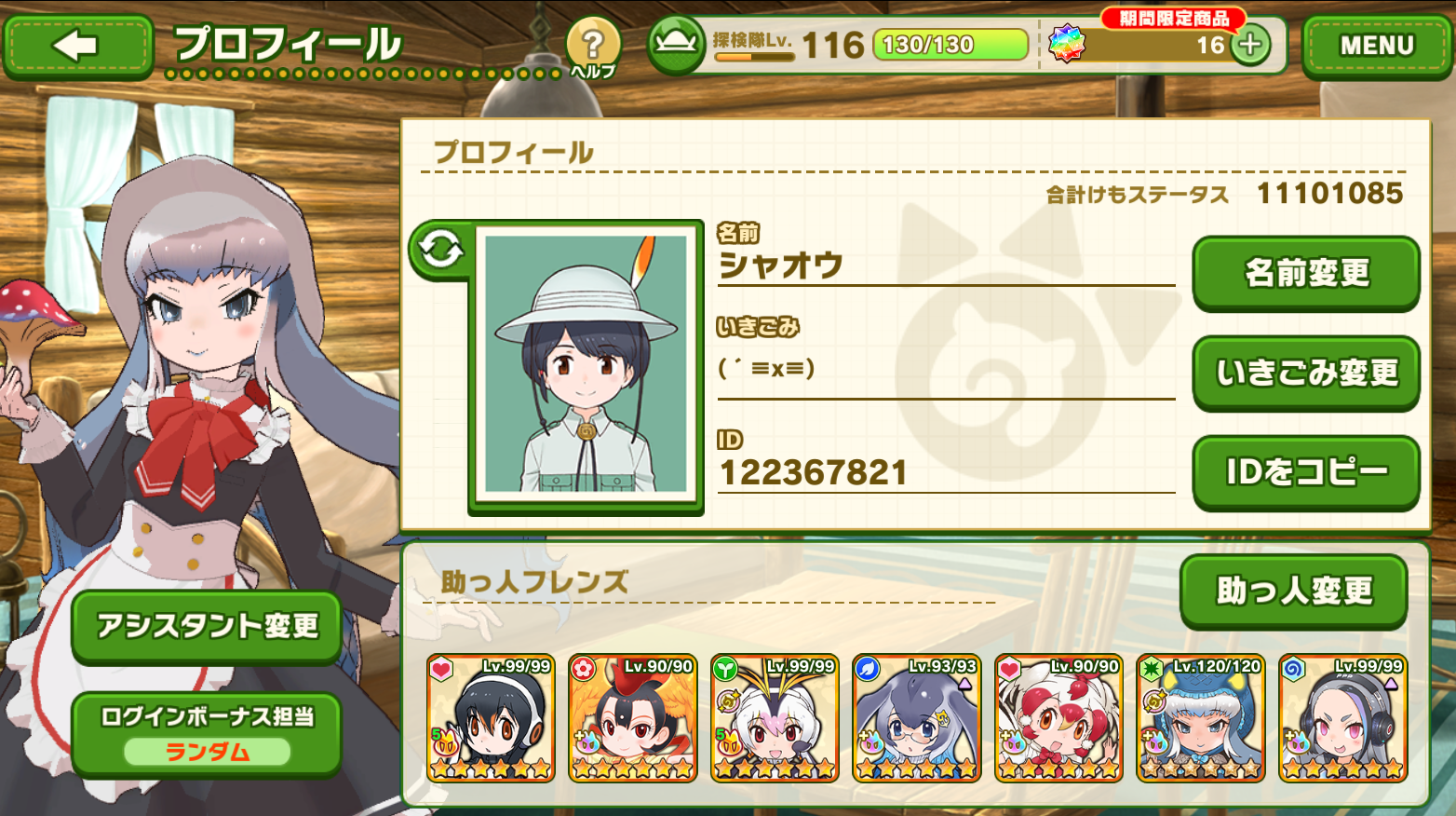Choose the headphone-wearing Lv.99 friend card
This screenshot has width=1456, height=816.
point(1342,717)
